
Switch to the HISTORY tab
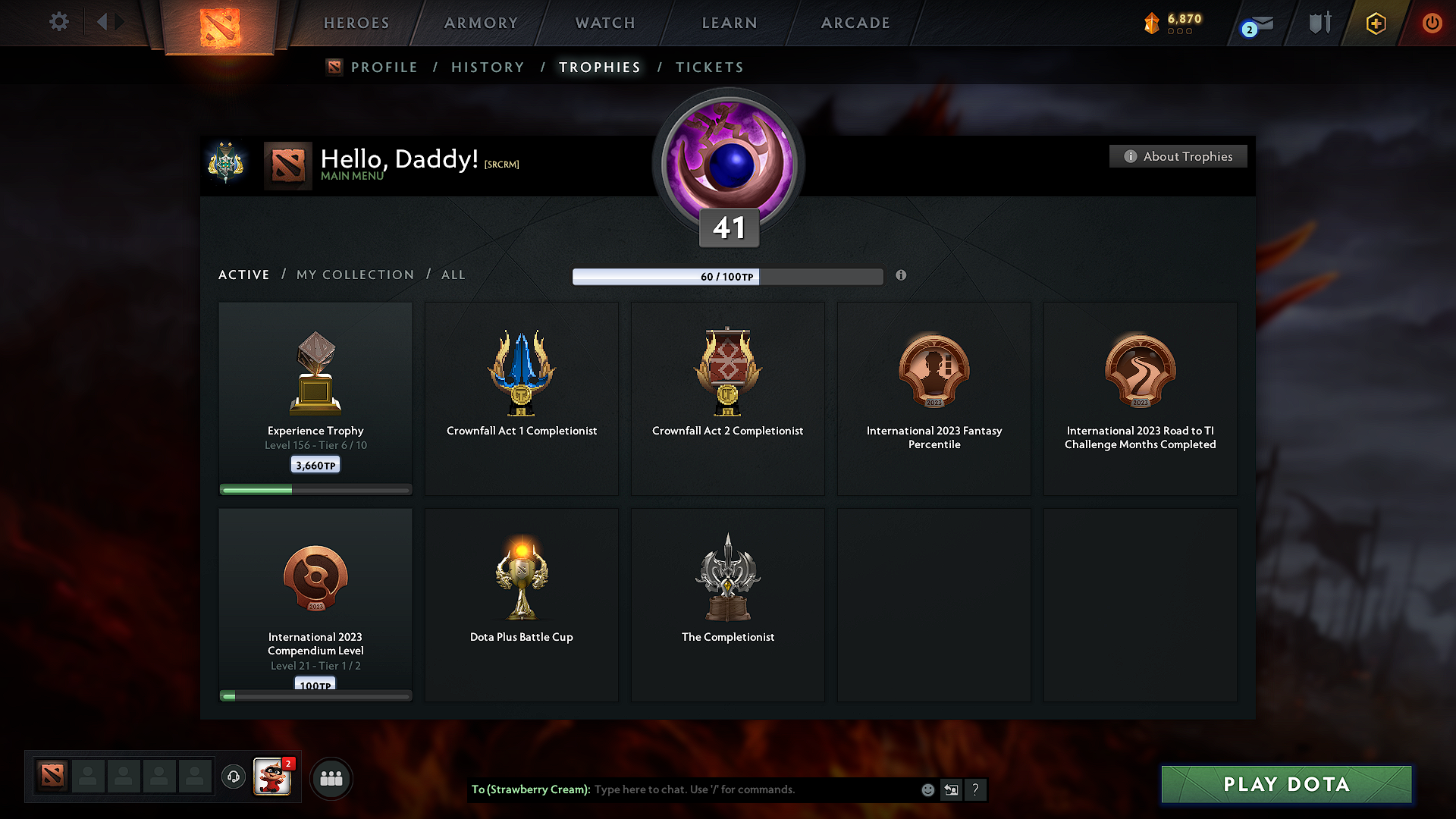click(x=488, y=67)
